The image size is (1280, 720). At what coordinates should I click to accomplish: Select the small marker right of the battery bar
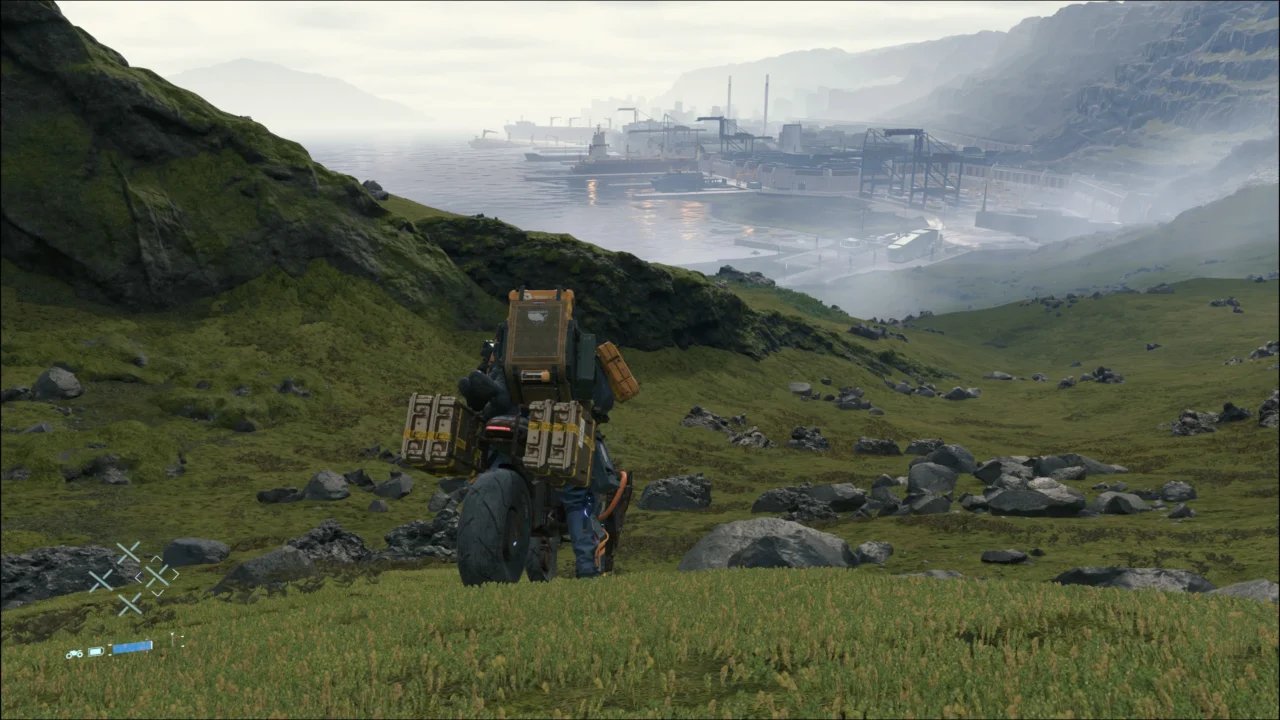(182, 641)
